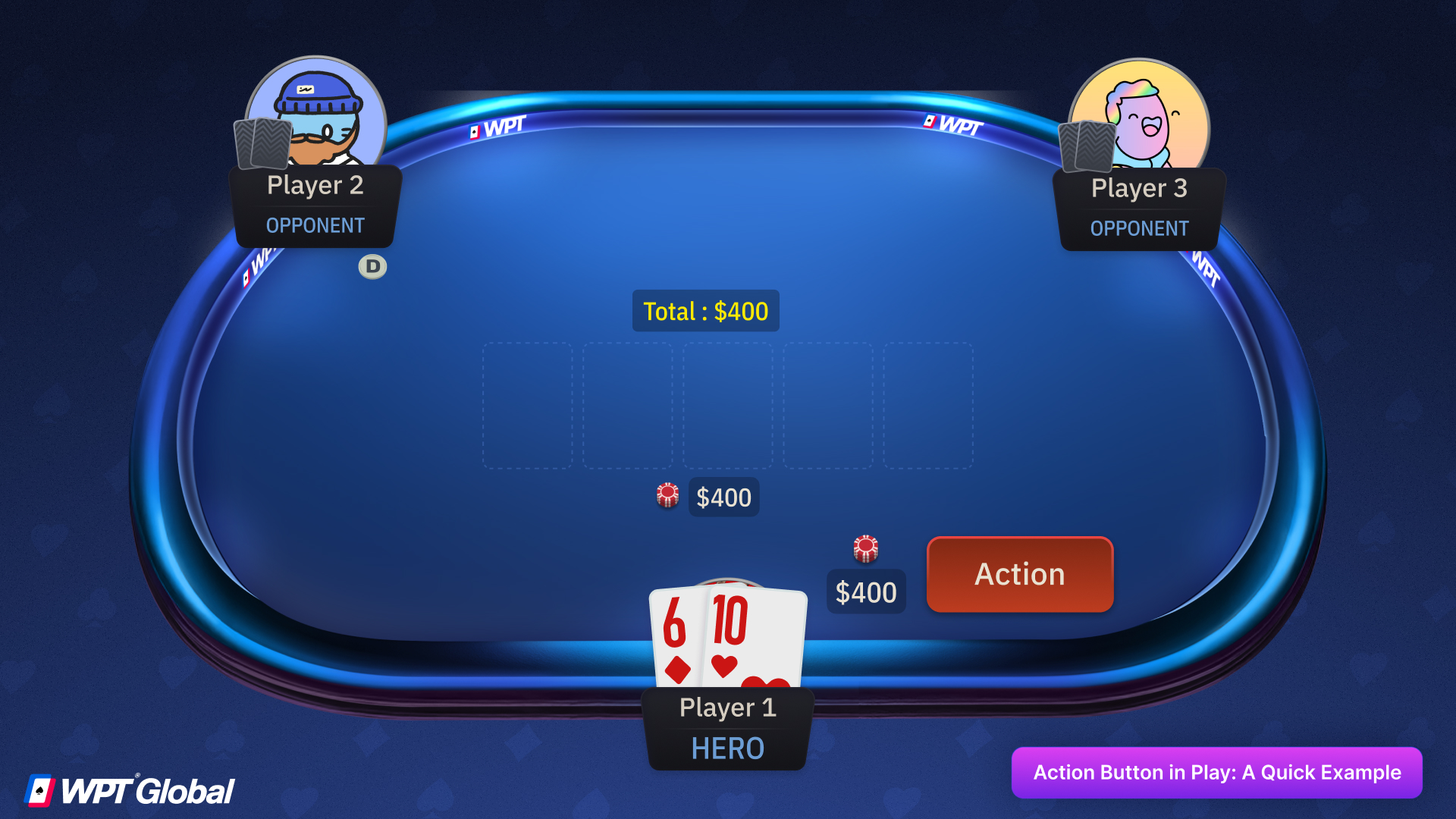The image size is (1456, 819).
Task: Open Player 2's OPPONENT nameplate
Action: pos(315,225)
